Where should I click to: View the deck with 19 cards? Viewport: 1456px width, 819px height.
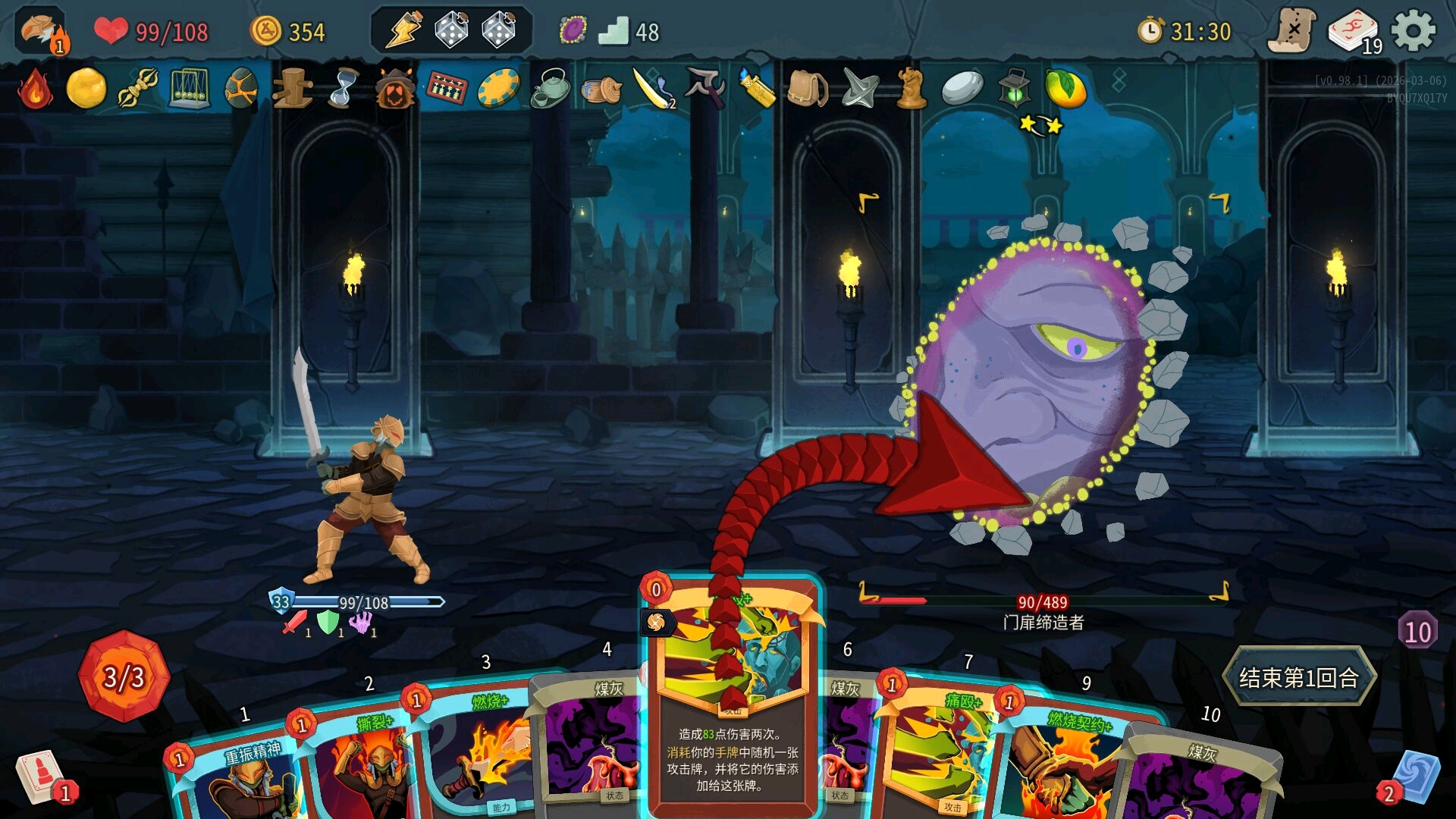click(x=1354, y=32)
